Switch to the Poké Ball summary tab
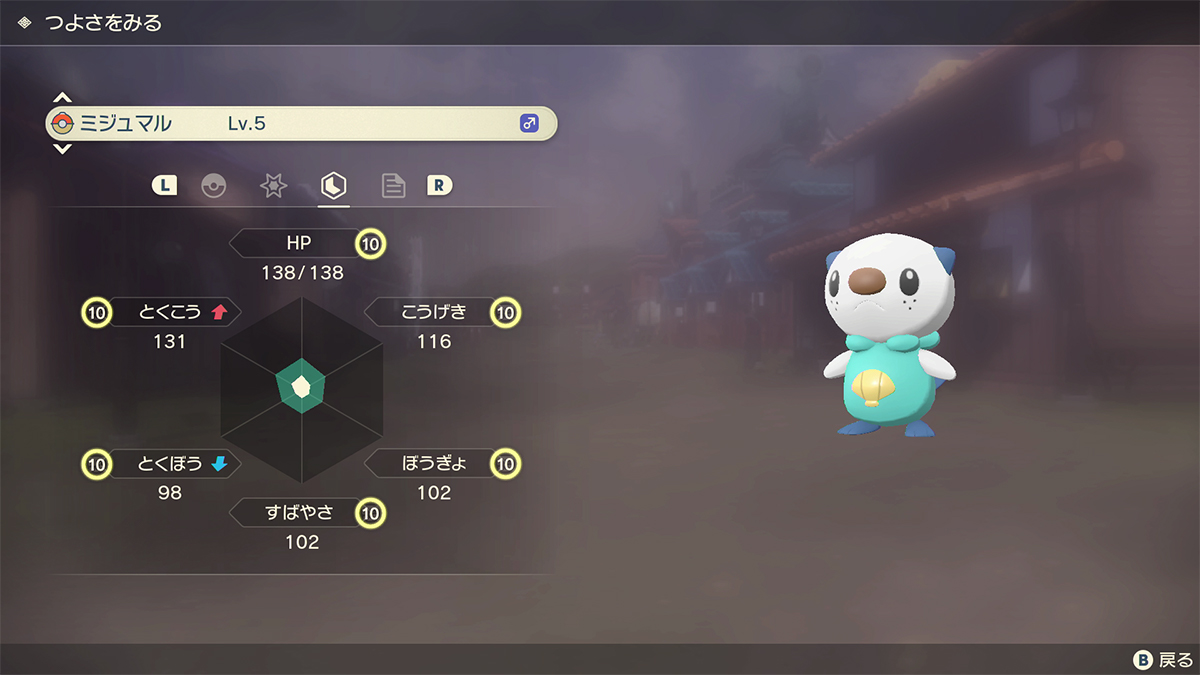This screenshot has height=675, width=1200. (x=213, y=186)
